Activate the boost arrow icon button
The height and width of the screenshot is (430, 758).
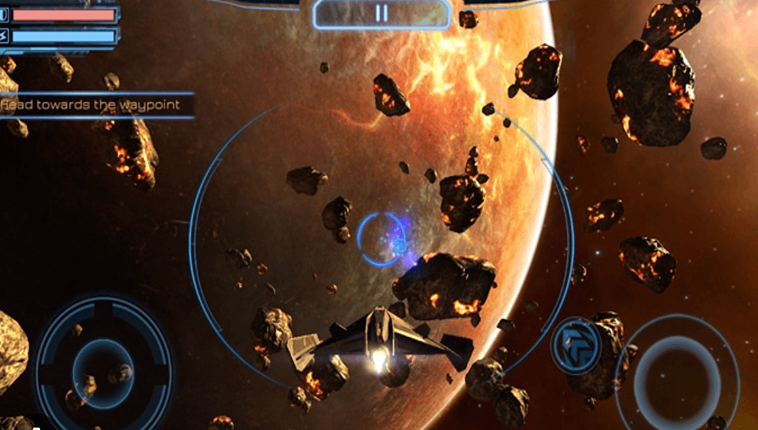pos(576,344)
